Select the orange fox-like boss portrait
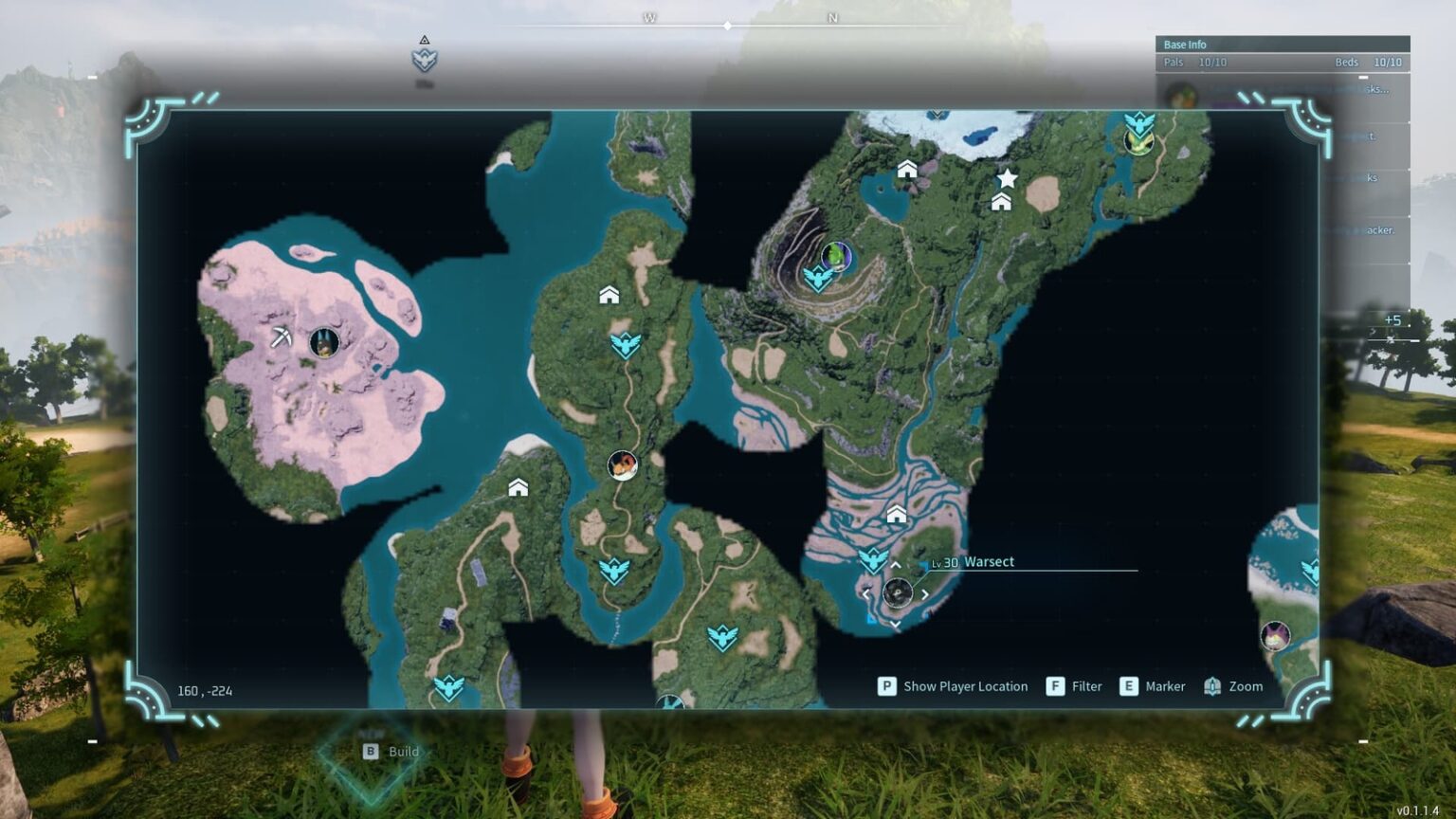 622,465
